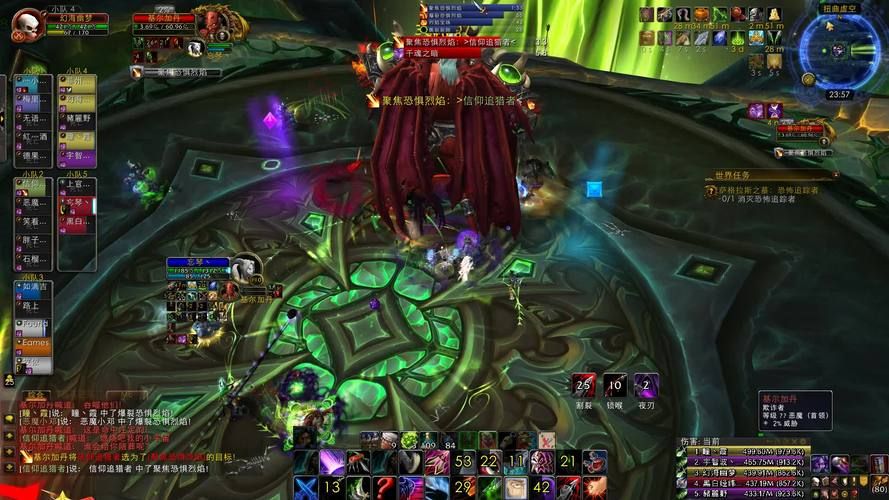Use the red question mark ability
This screenshot has width=889, height=500.
coord(385,487)
